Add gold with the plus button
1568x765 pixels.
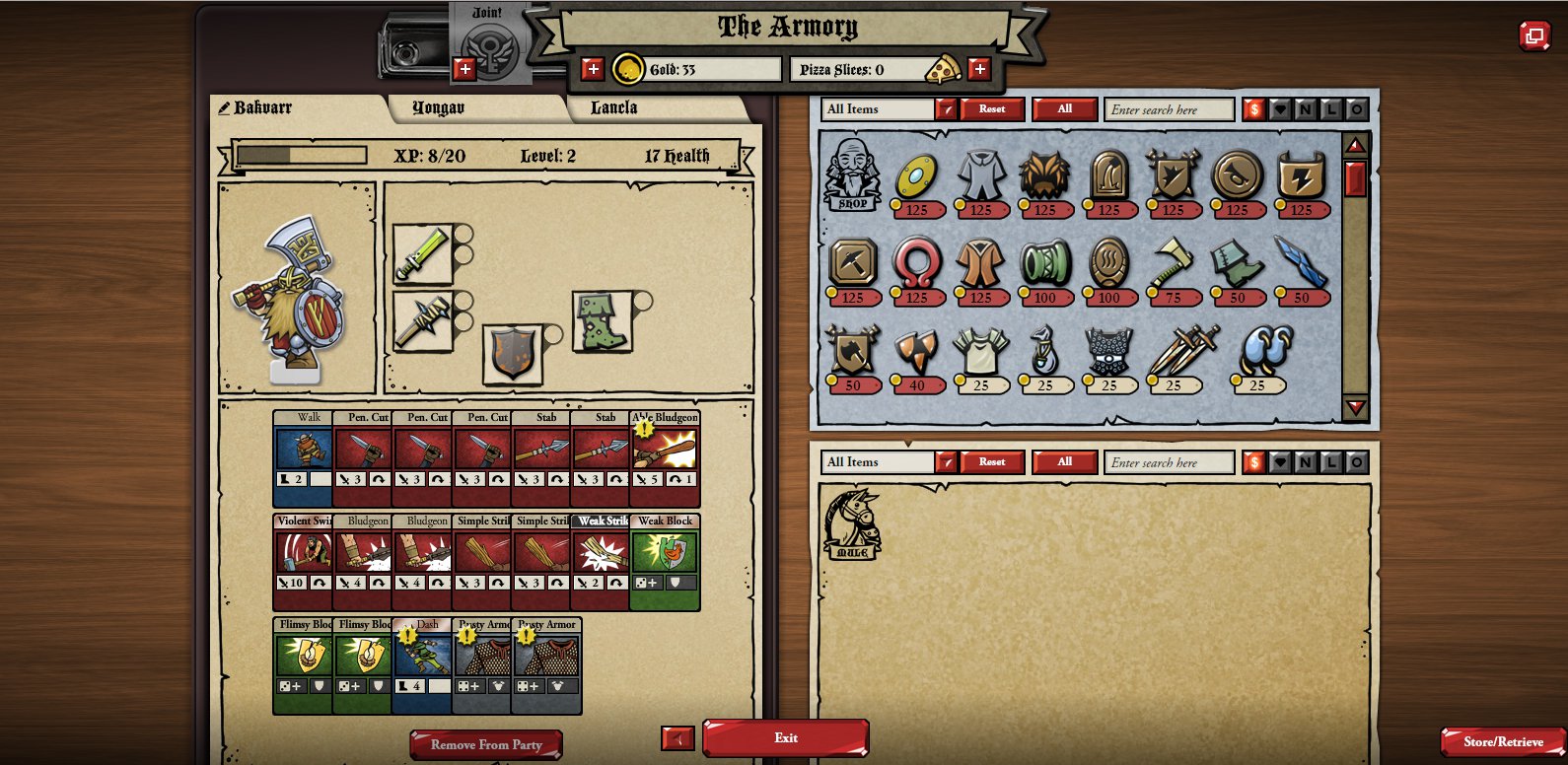[593, 69]
